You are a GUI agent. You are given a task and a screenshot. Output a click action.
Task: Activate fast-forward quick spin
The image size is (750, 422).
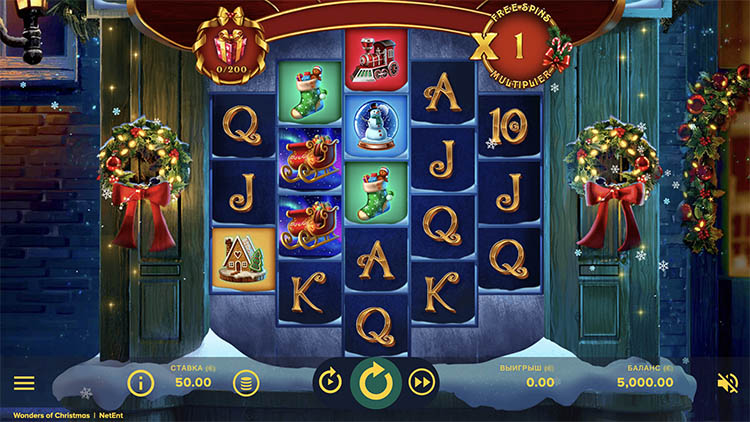point(423,381)
